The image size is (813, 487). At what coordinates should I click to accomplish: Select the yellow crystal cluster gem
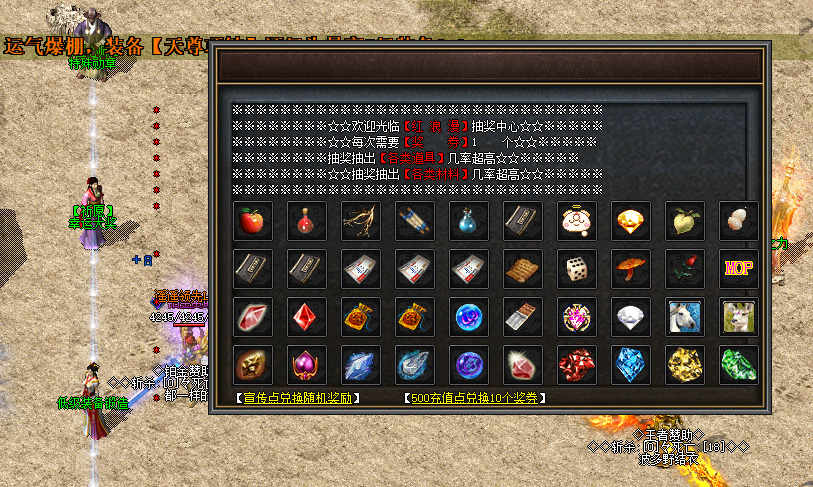(x=685, y=365)
